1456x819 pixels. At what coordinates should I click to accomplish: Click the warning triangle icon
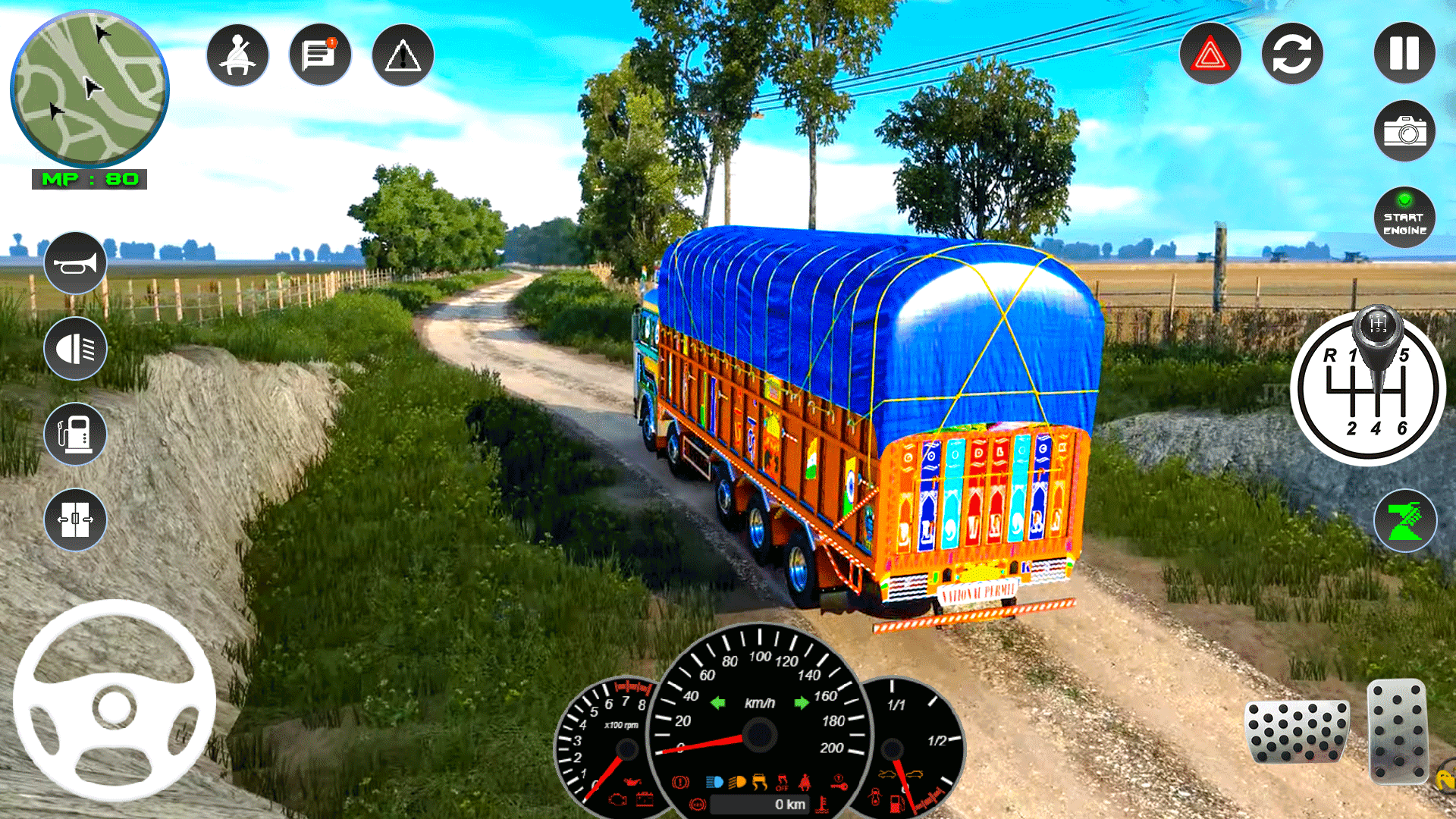pos(402,53)
